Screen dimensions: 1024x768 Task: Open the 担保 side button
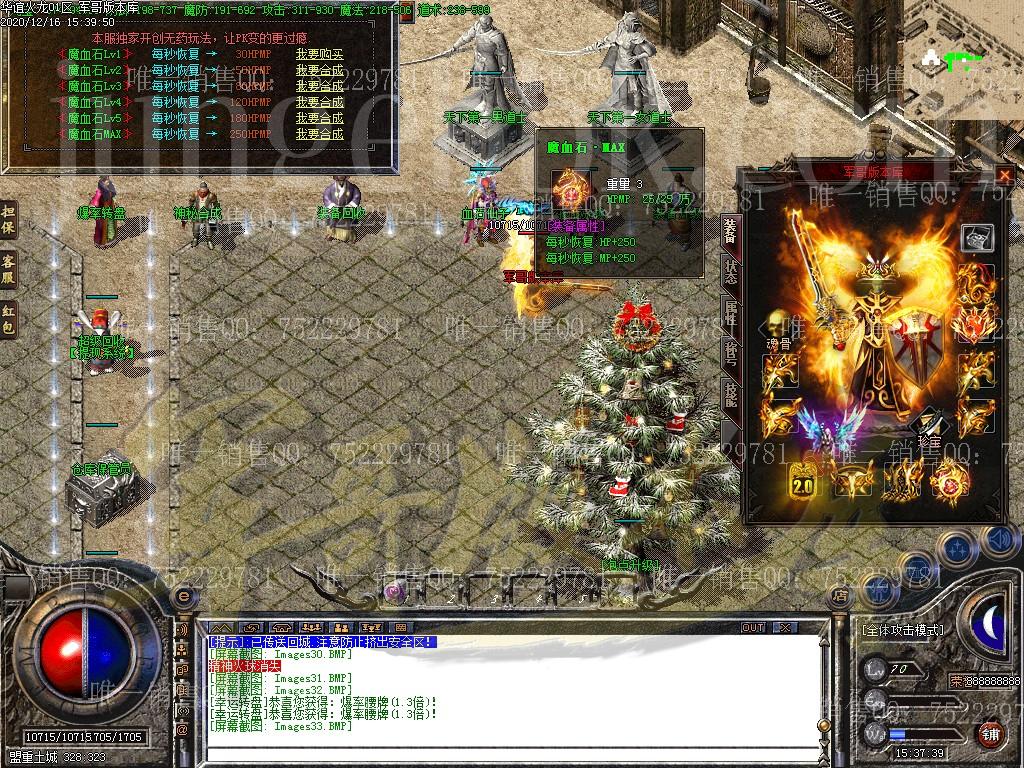coord(9,221)
